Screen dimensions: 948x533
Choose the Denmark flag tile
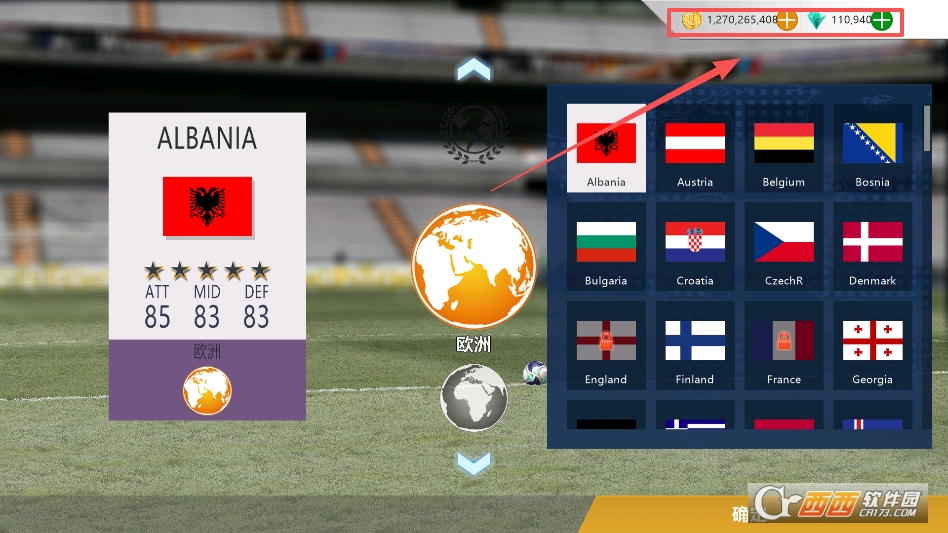pos(872,246)
